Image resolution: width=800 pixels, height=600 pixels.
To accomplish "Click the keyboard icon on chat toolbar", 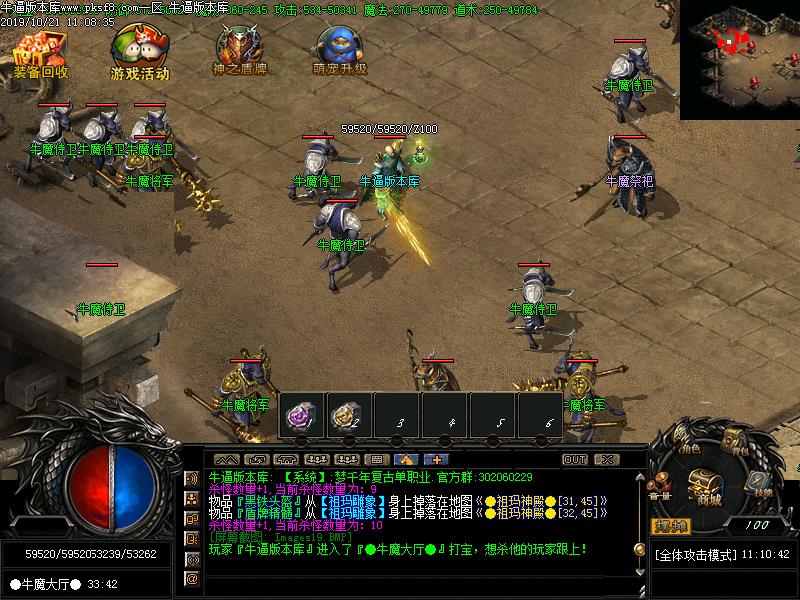I will (376, 460).
